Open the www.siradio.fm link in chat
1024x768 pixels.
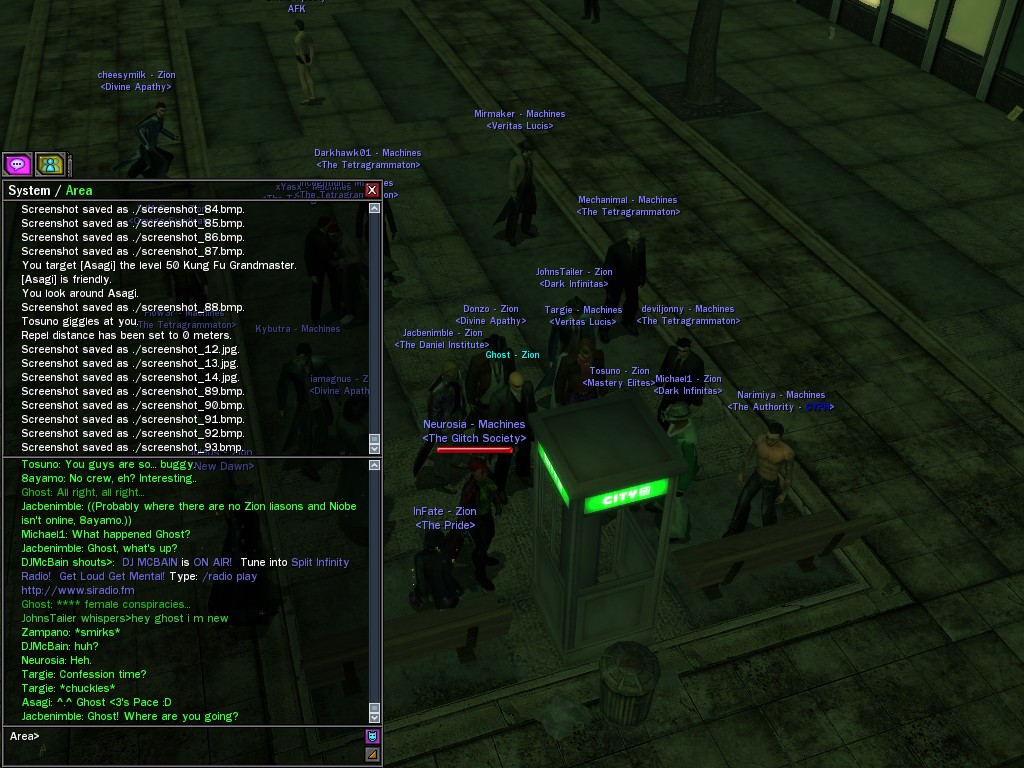click(78, 590)
